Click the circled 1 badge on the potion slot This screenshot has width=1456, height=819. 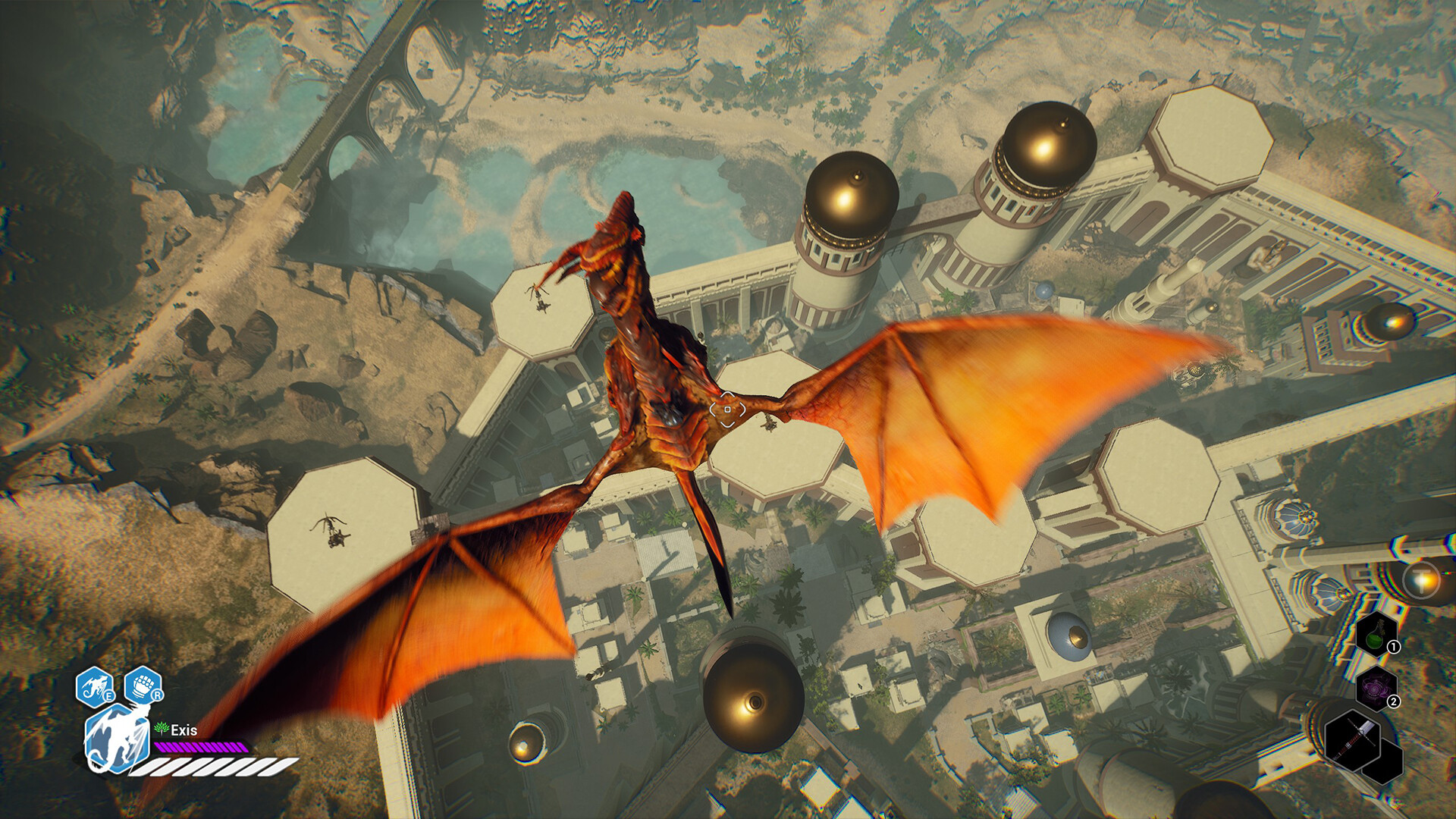click(1393, 647)
